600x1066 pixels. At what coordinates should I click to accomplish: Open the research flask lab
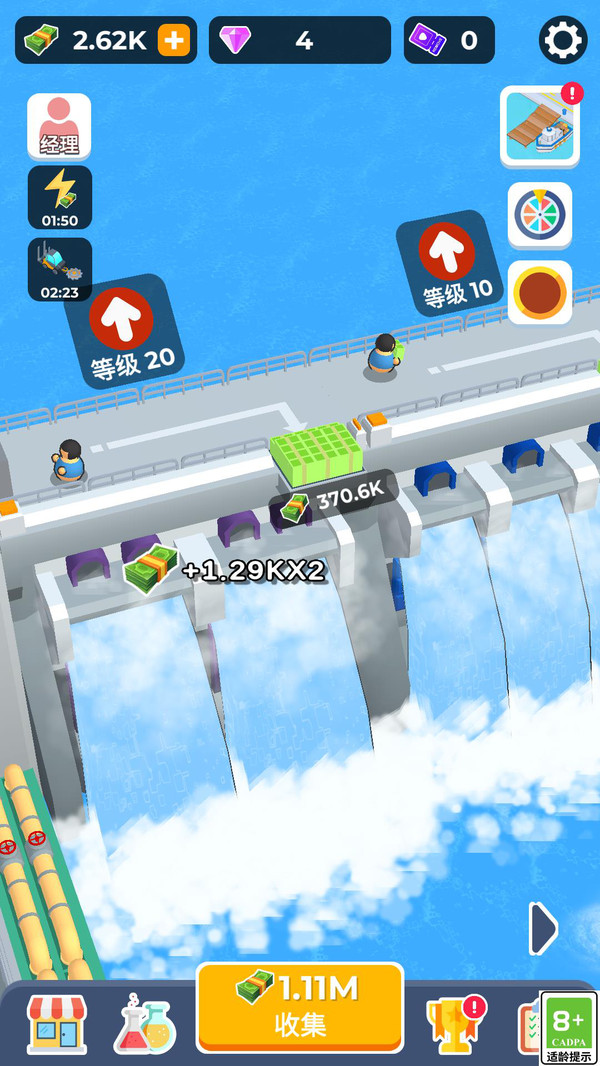pos(145,1023)
